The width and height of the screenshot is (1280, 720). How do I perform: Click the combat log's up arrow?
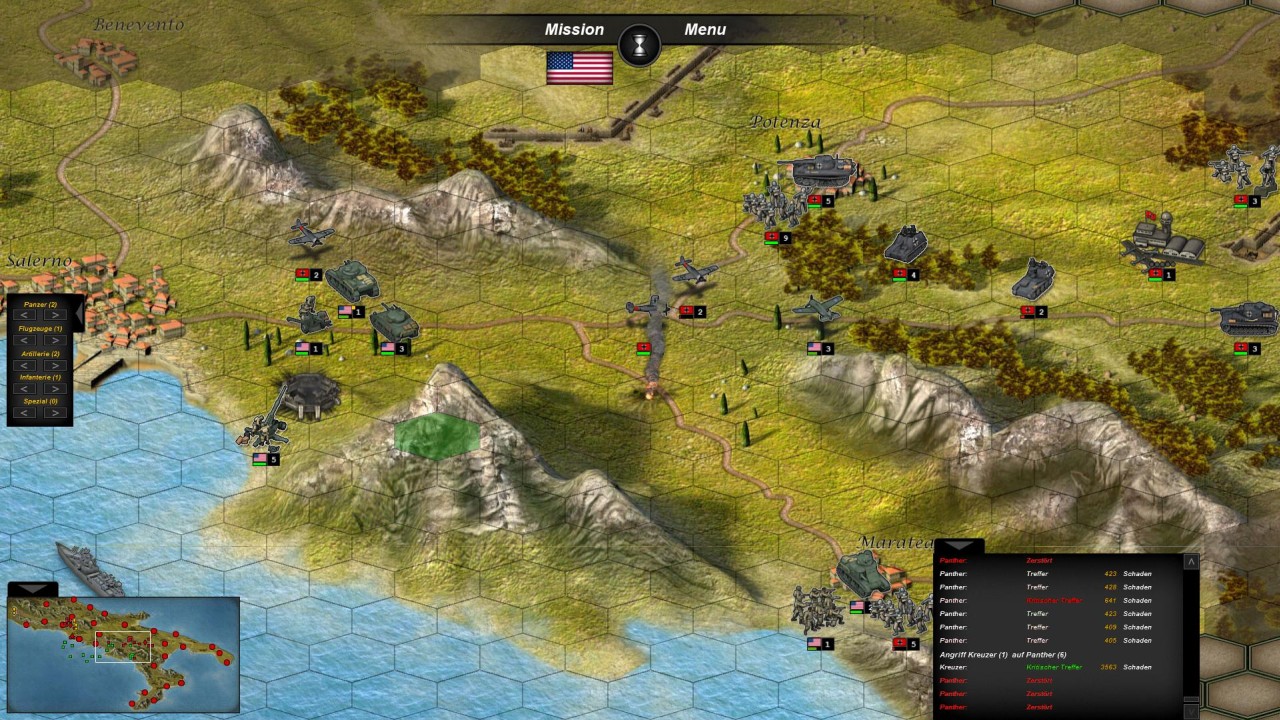(1190, 562)
